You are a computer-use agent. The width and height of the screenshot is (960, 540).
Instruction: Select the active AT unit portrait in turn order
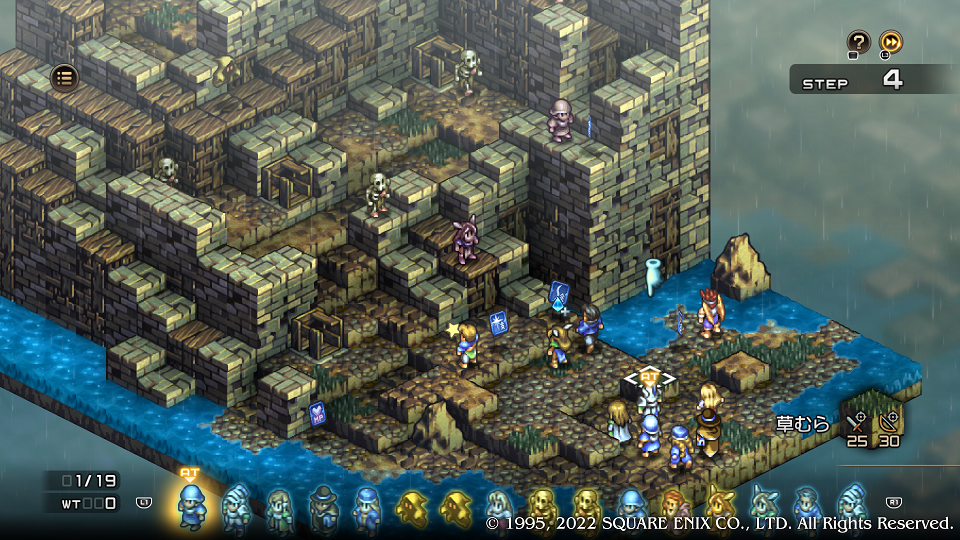coord(190,505)
